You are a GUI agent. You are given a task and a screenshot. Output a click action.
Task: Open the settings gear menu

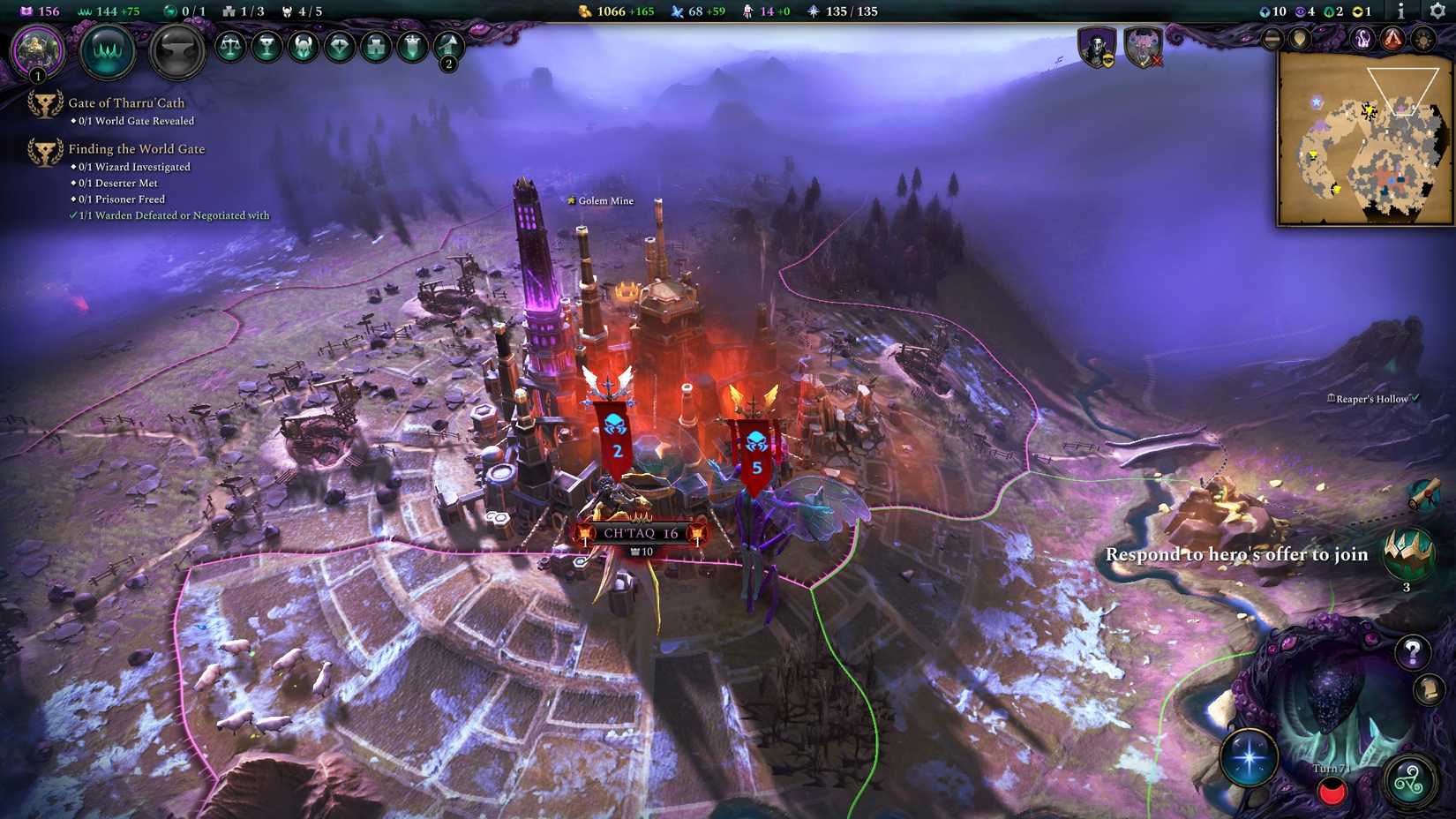(x=1436, y=11)
